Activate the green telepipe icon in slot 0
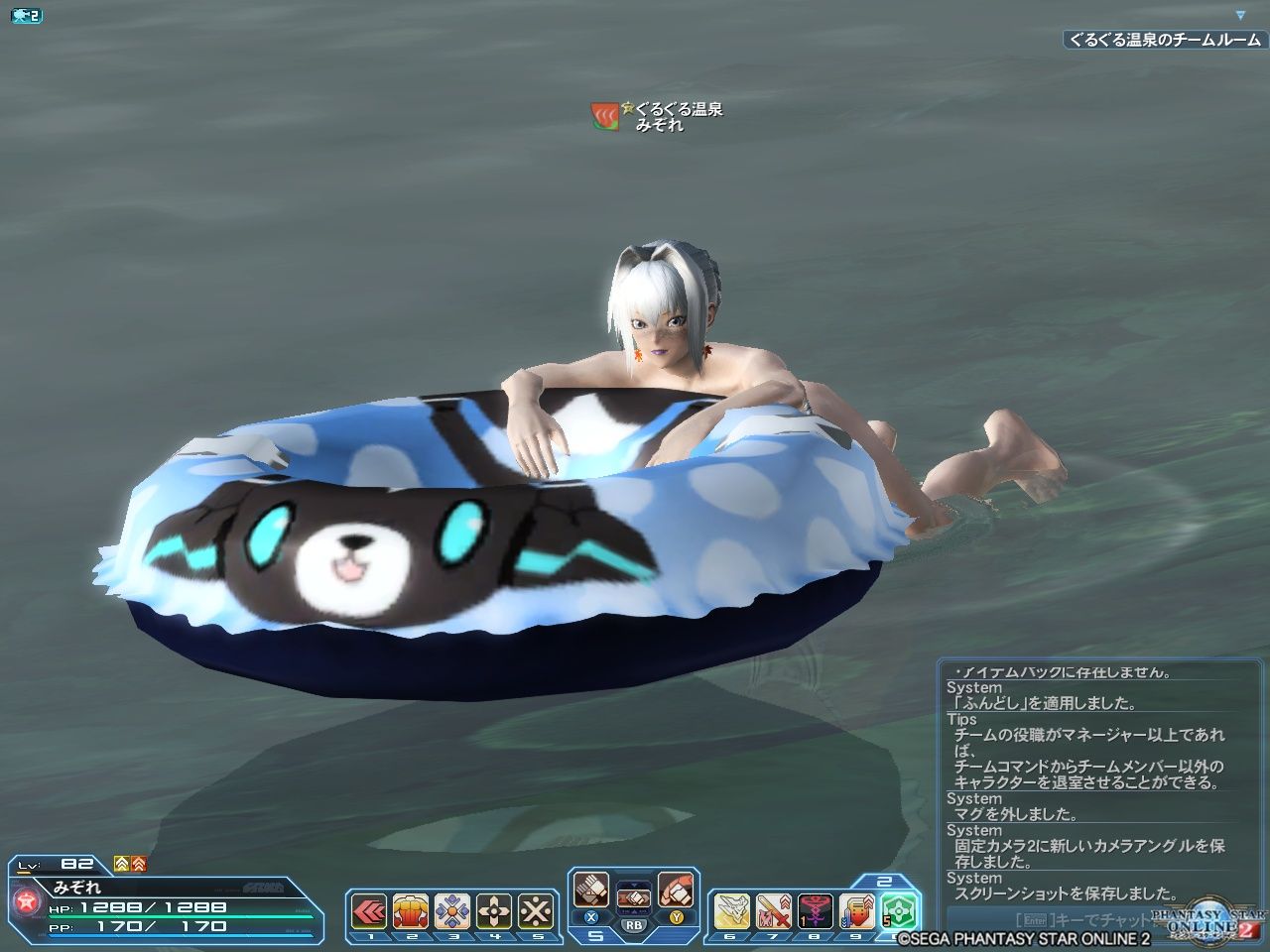Viewport: 1270px width, 952px height. click(898, 910)
